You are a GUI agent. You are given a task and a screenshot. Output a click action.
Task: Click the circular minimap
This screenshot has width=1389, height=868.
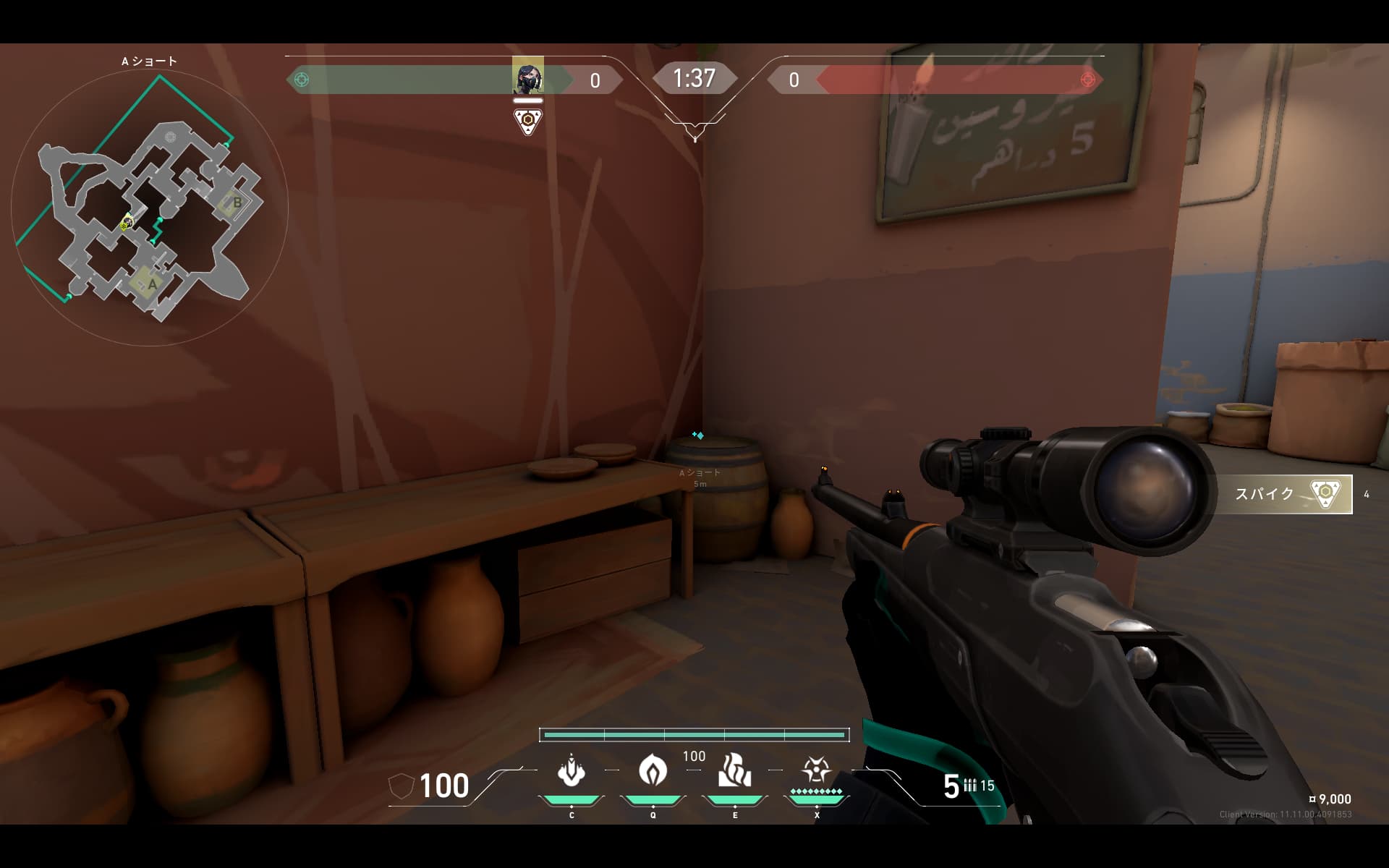(150, 208)
